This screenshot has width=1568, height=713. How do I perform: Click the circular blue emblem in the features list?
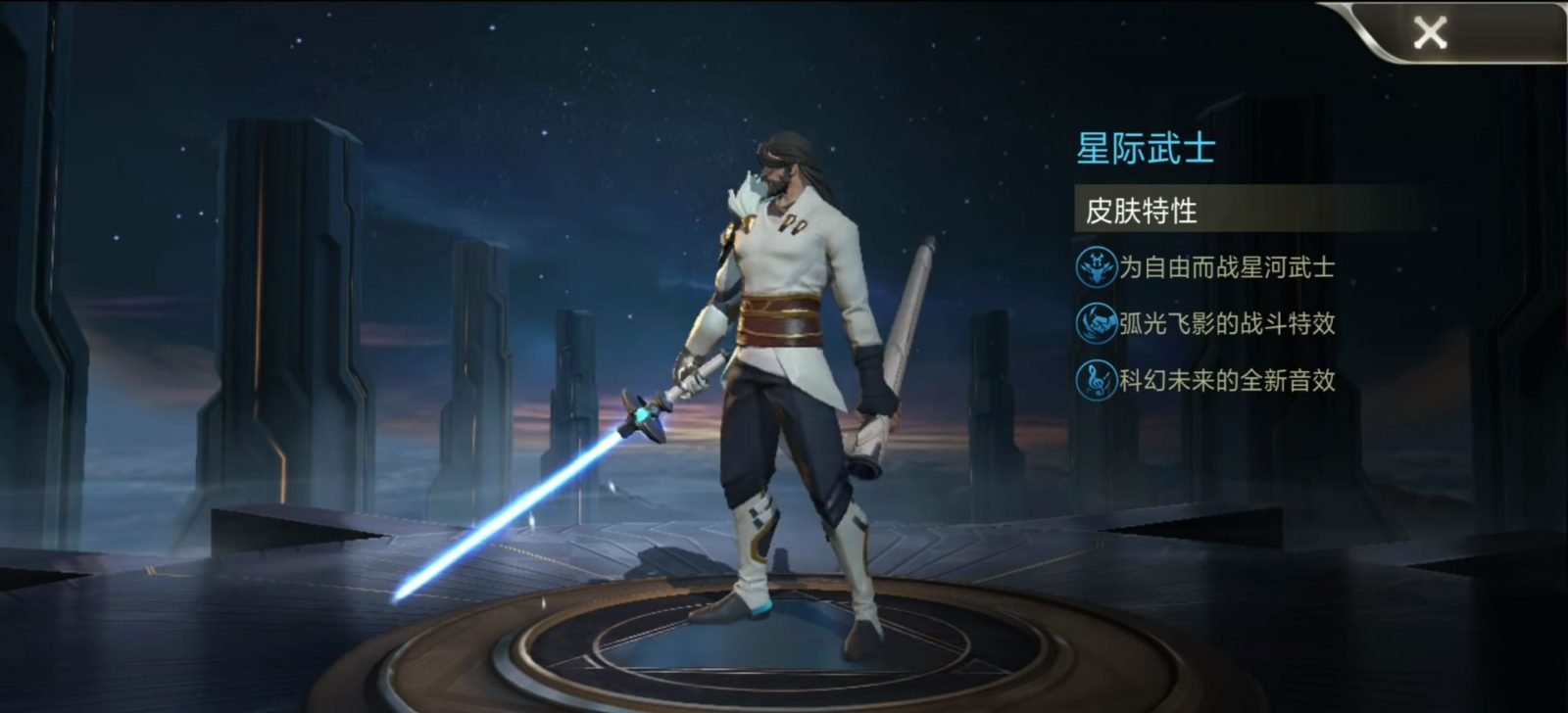tap(1095, 266)
